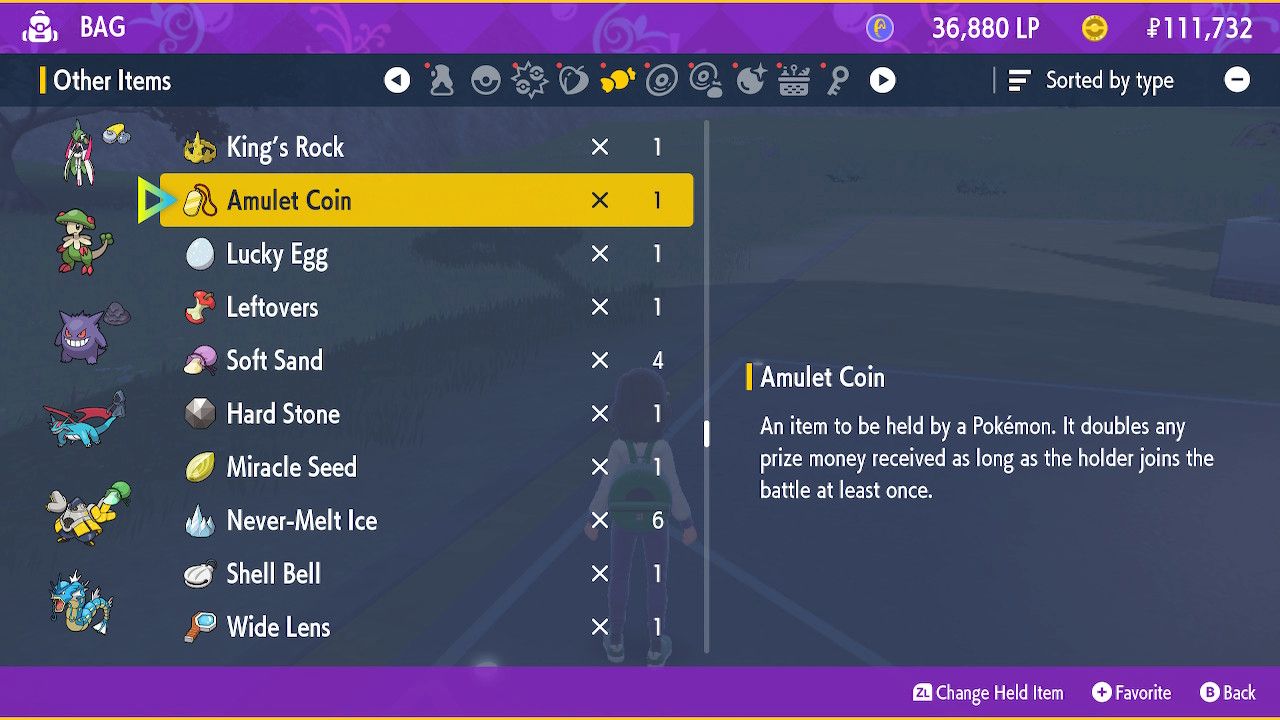Select the yellow candy Other Items icon
The width and height of the screenshot is (1280, 720).
click(617, 80)
